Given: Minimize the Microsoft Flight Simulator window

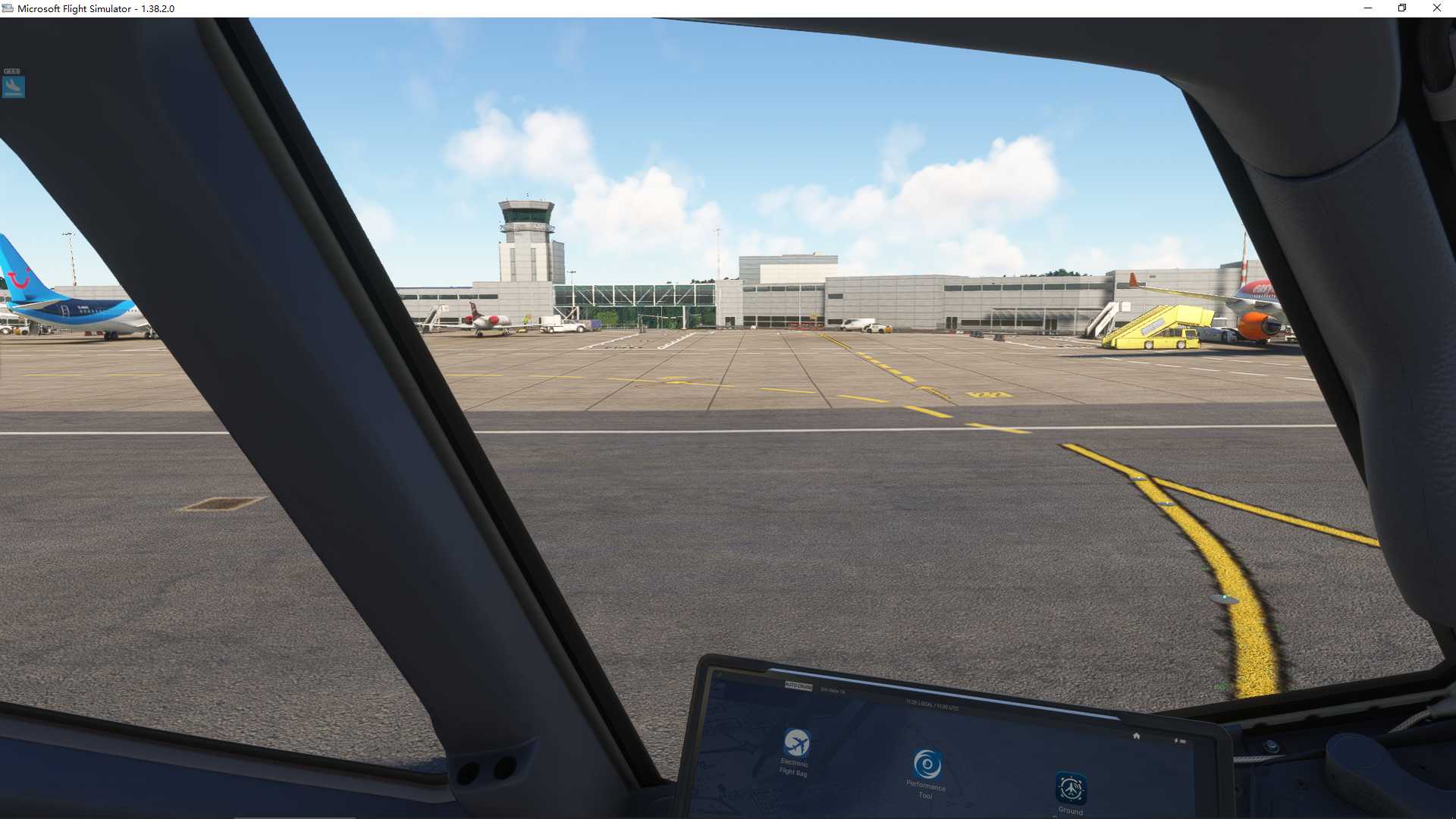Looking at the screenshot, I should point(1368,8).
